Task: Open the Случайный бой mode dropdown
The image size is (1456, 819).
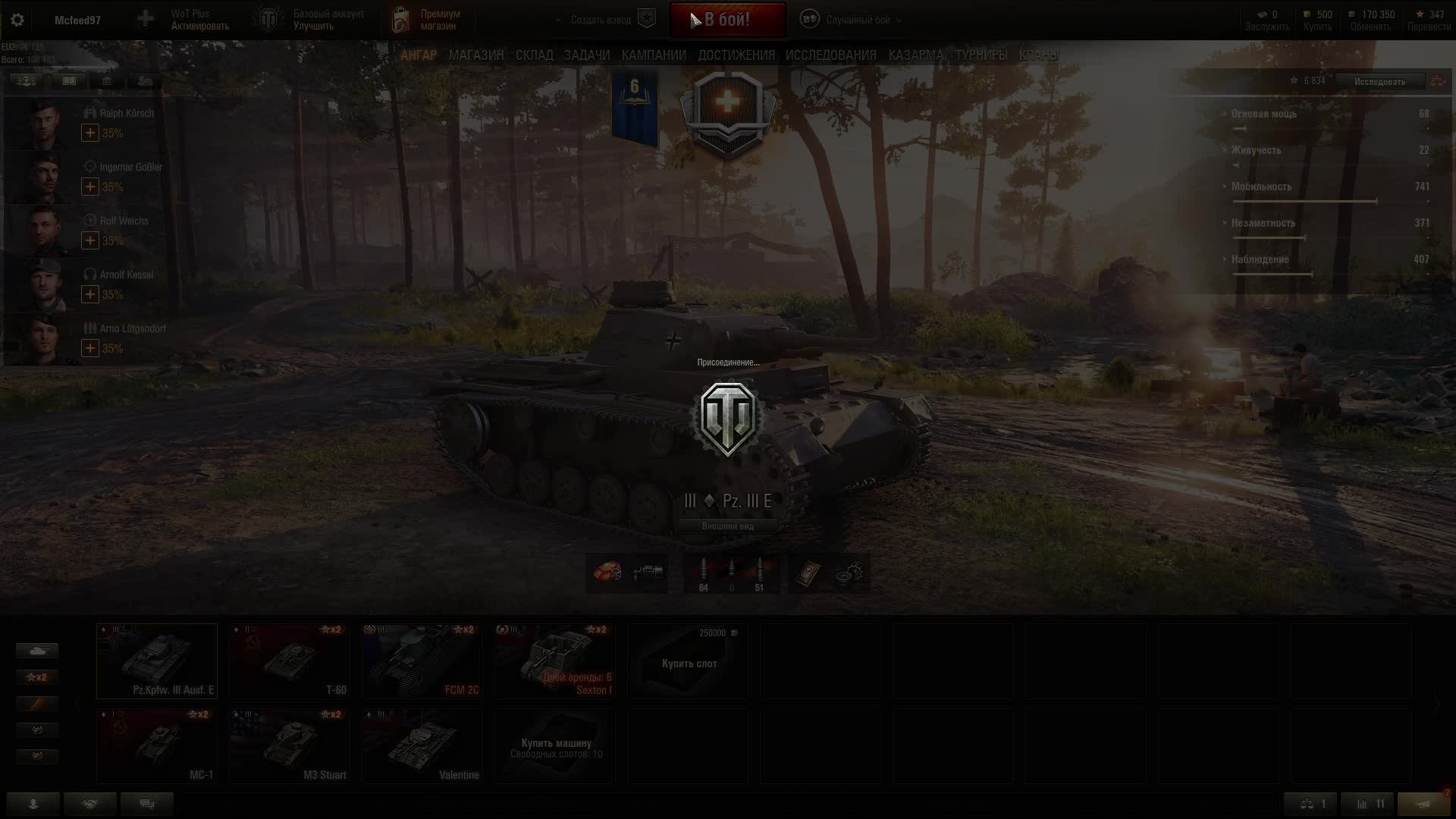Action: (x=857, y=20)
